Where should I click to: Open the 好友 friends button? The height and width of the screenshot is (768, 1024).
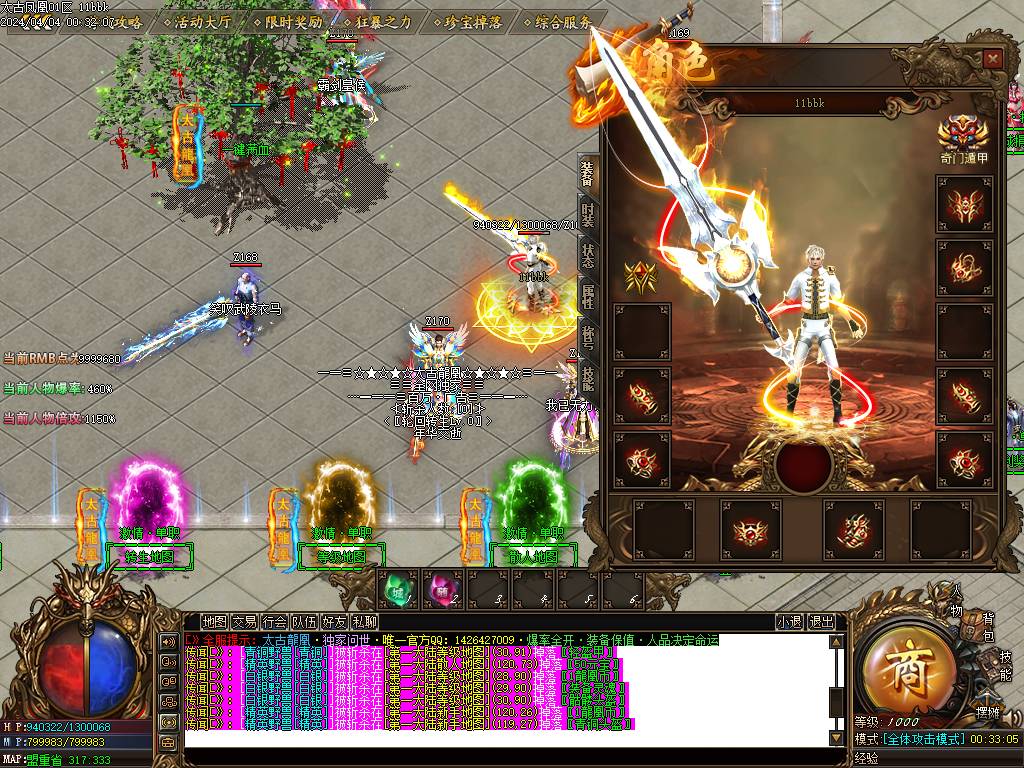[x=334, y=622]
